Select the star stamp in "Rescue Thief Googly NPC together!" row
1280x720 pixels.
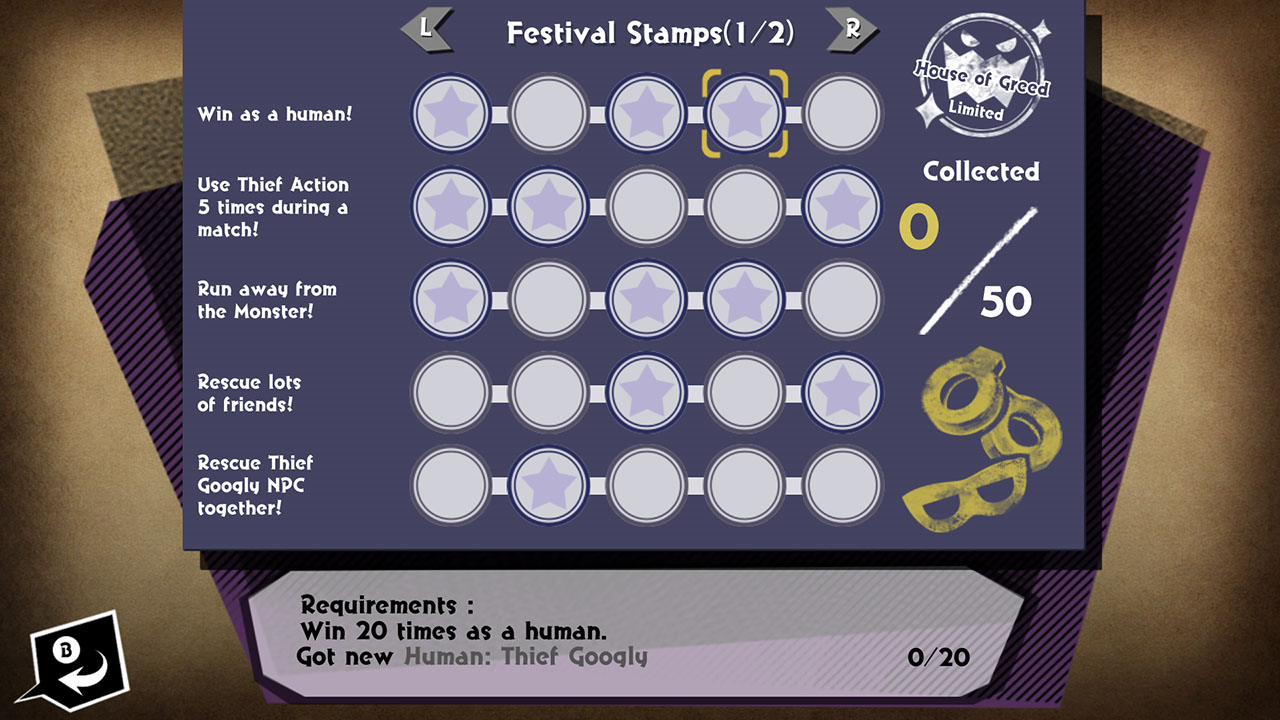point(548,487)
